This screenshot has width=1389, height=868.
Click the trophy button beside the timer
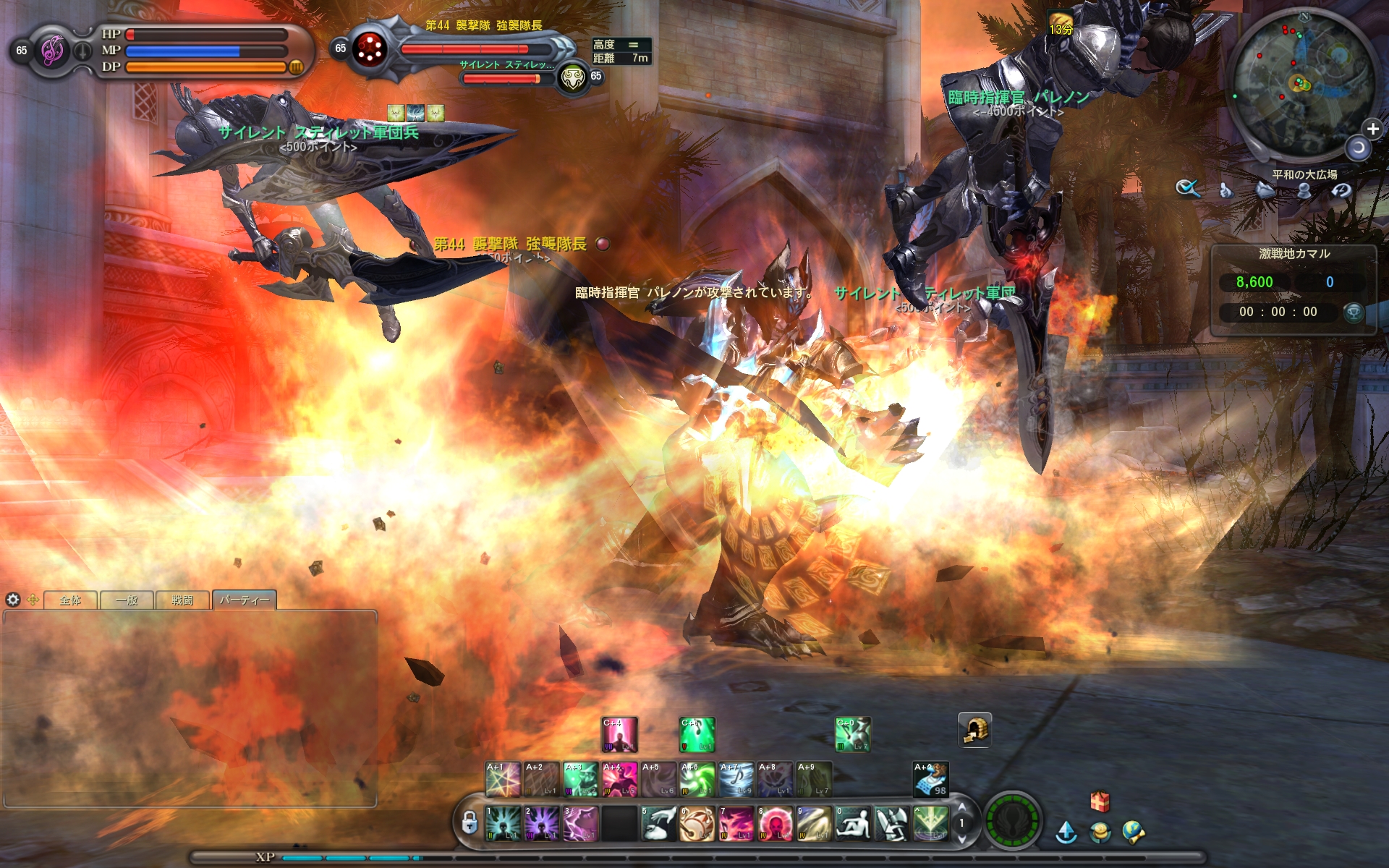coord(1353,312)
